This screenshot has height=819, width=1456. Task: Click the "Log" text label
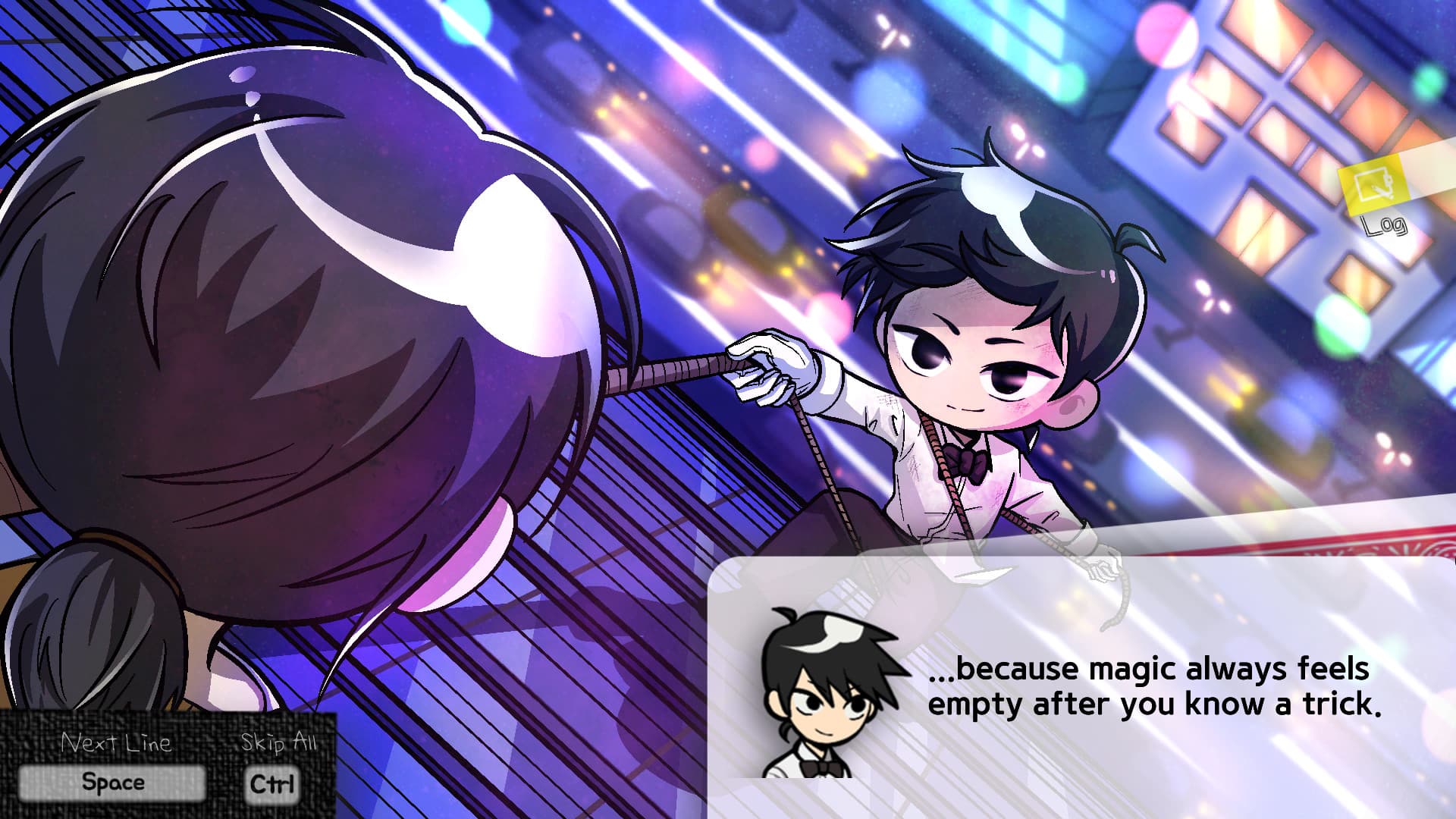pyautogui.click(x=1385, y=224)
